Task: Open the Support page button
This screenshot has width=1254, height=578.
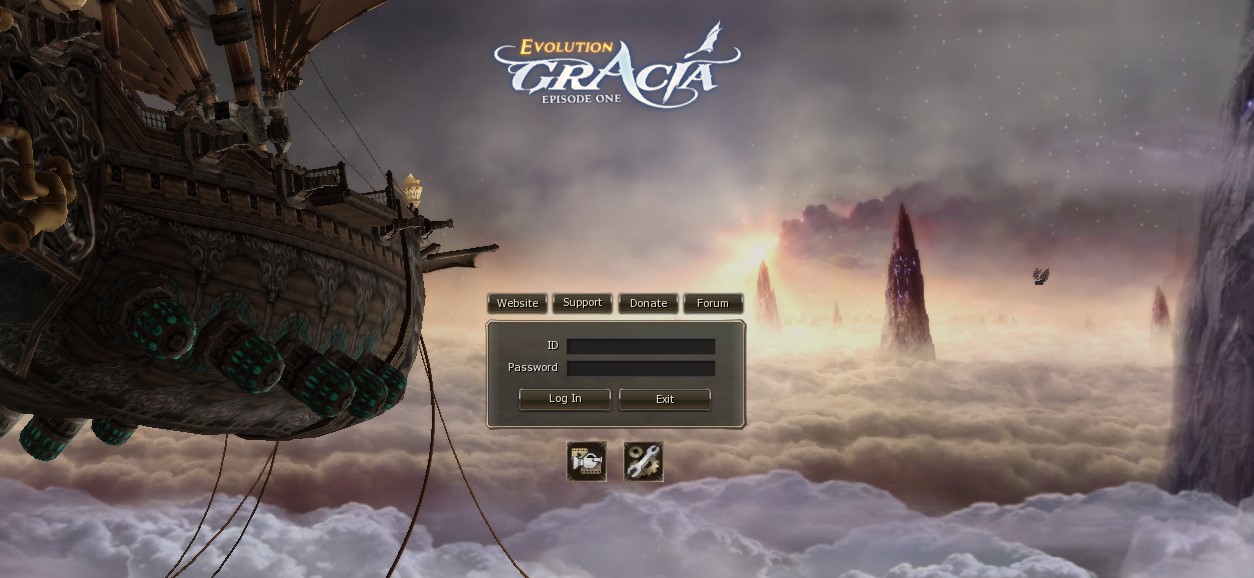Action: [x=582, y=303]
